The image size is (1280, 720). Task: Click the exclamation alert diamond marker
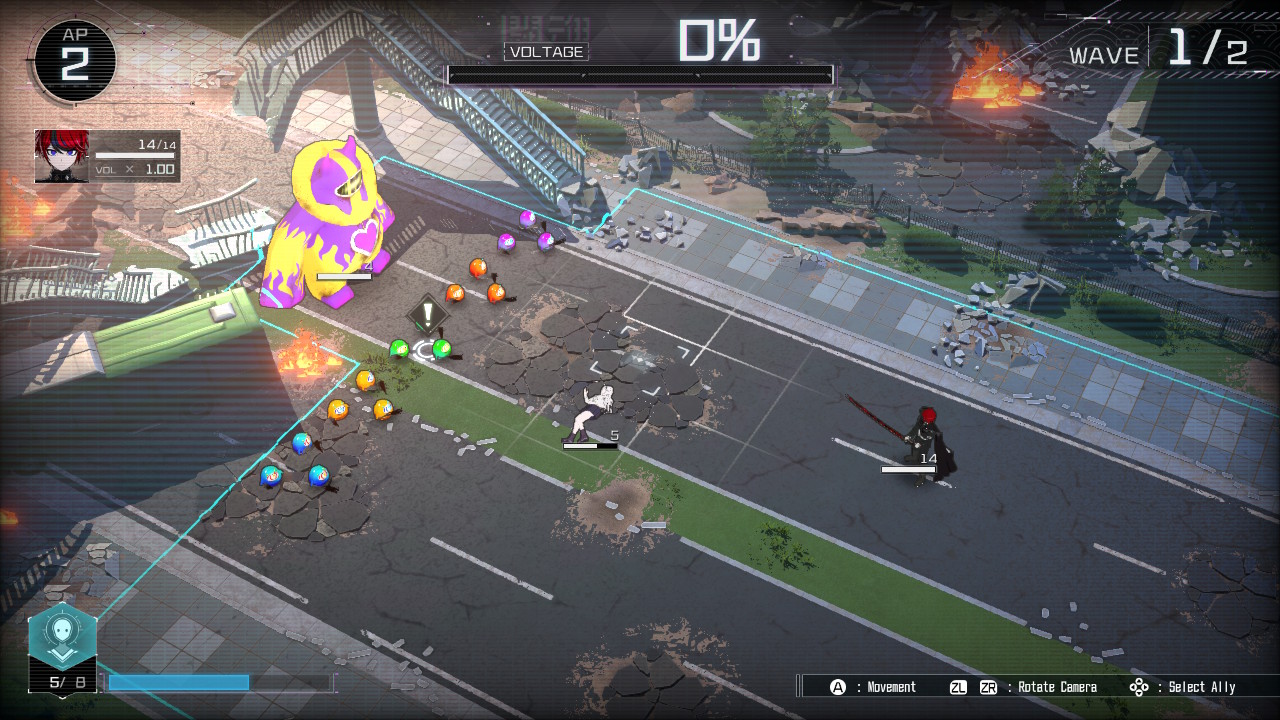coord(428,313)
